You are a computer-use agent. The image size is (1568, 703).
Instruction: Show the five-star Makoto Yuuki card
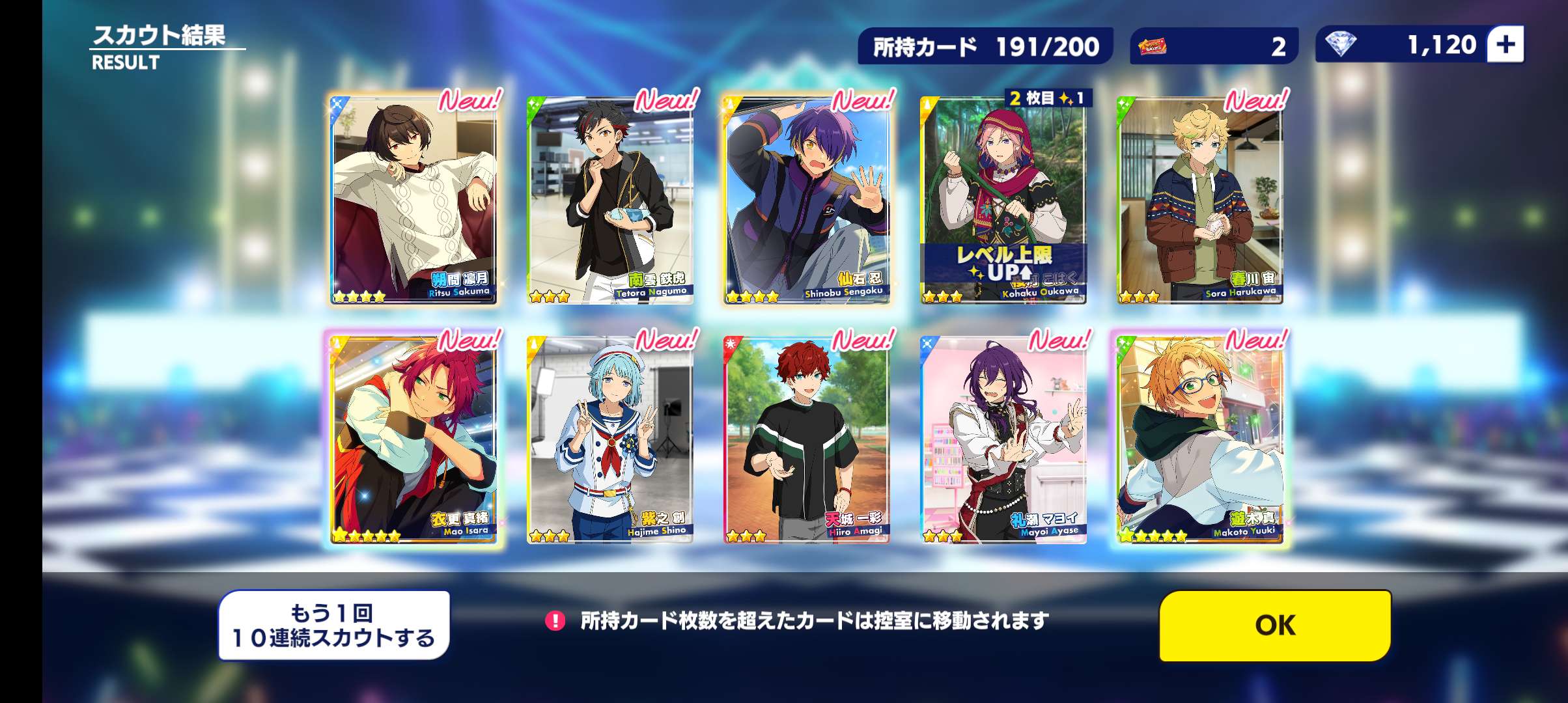tap(1200, 438)
